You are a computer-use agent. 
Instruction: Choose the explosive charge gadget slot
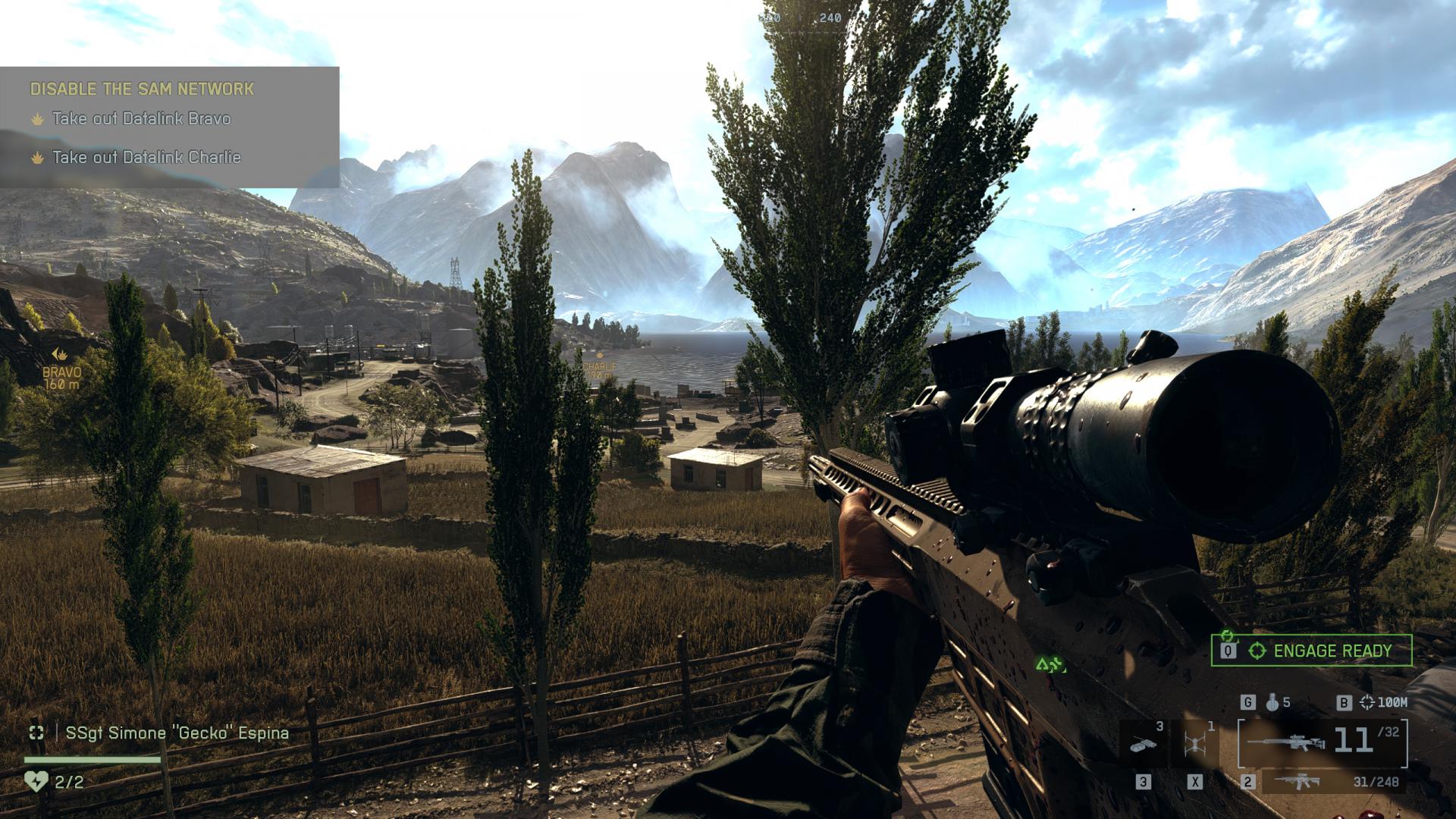pyautogui.click(x=1144, y=743)
